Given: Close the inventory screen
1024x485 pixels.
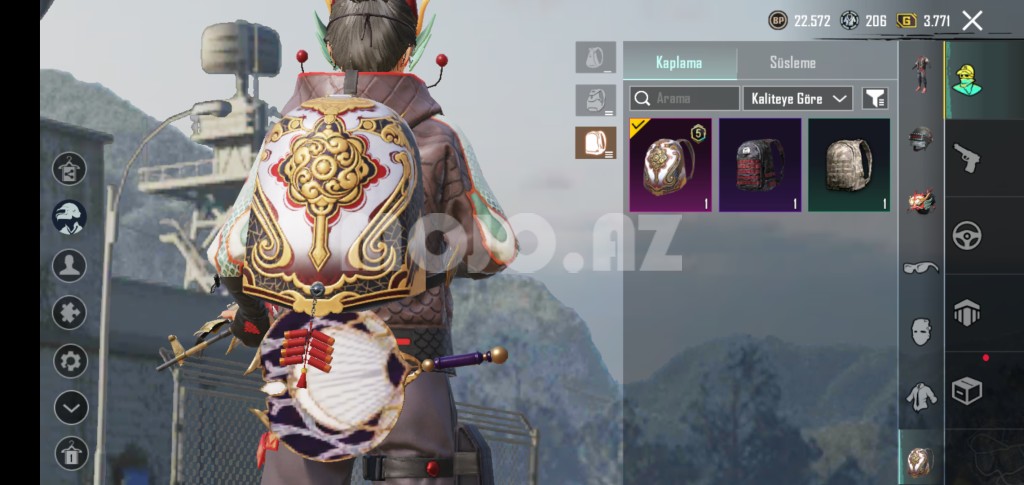Looking at the screenshot, I should [972, 20].
